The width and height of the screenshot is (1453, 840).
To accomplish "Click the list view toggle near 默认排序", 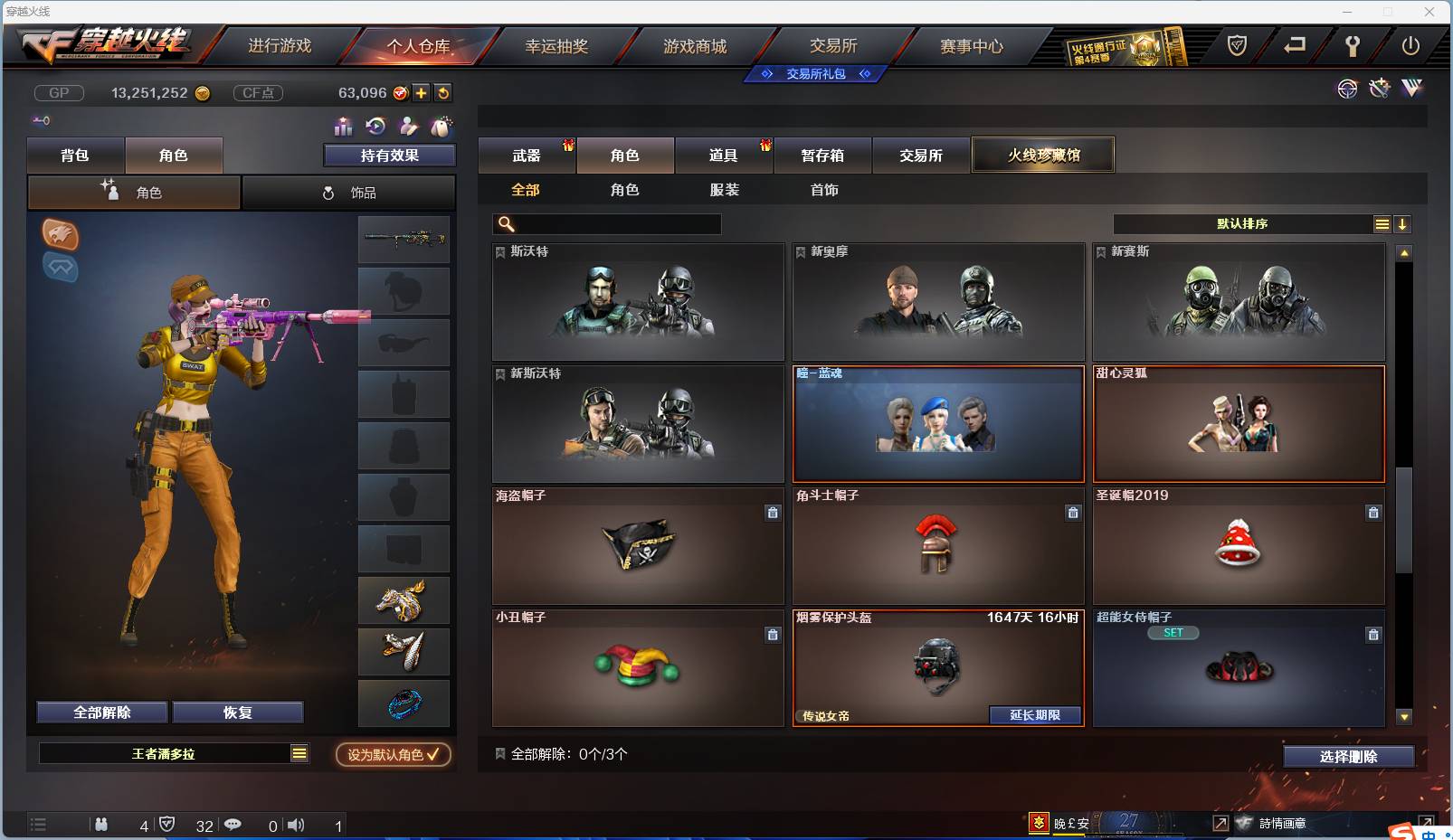I will (1382, 222).
